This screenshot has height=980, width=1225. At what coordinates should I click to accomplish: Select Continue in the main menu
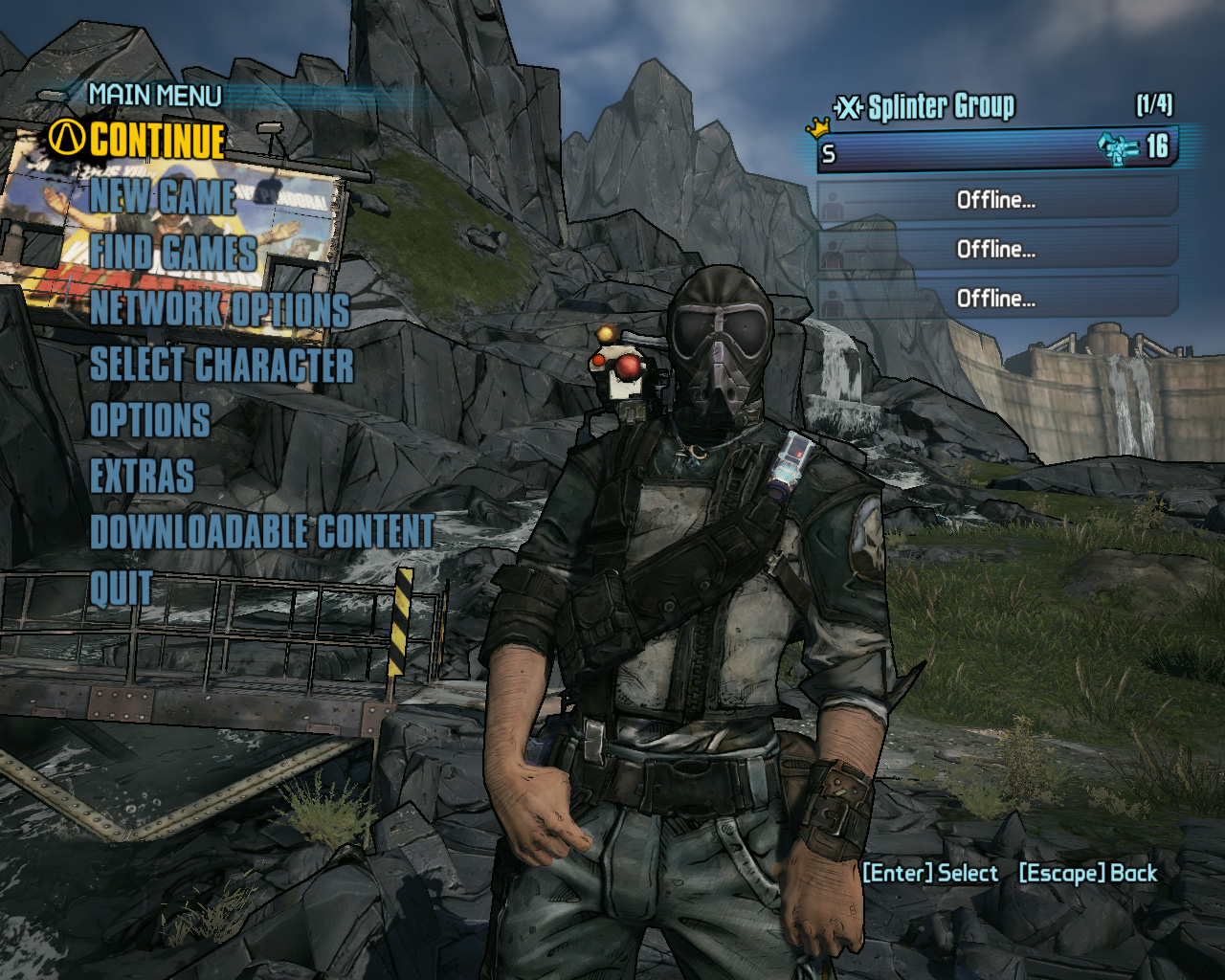[158, 140]
